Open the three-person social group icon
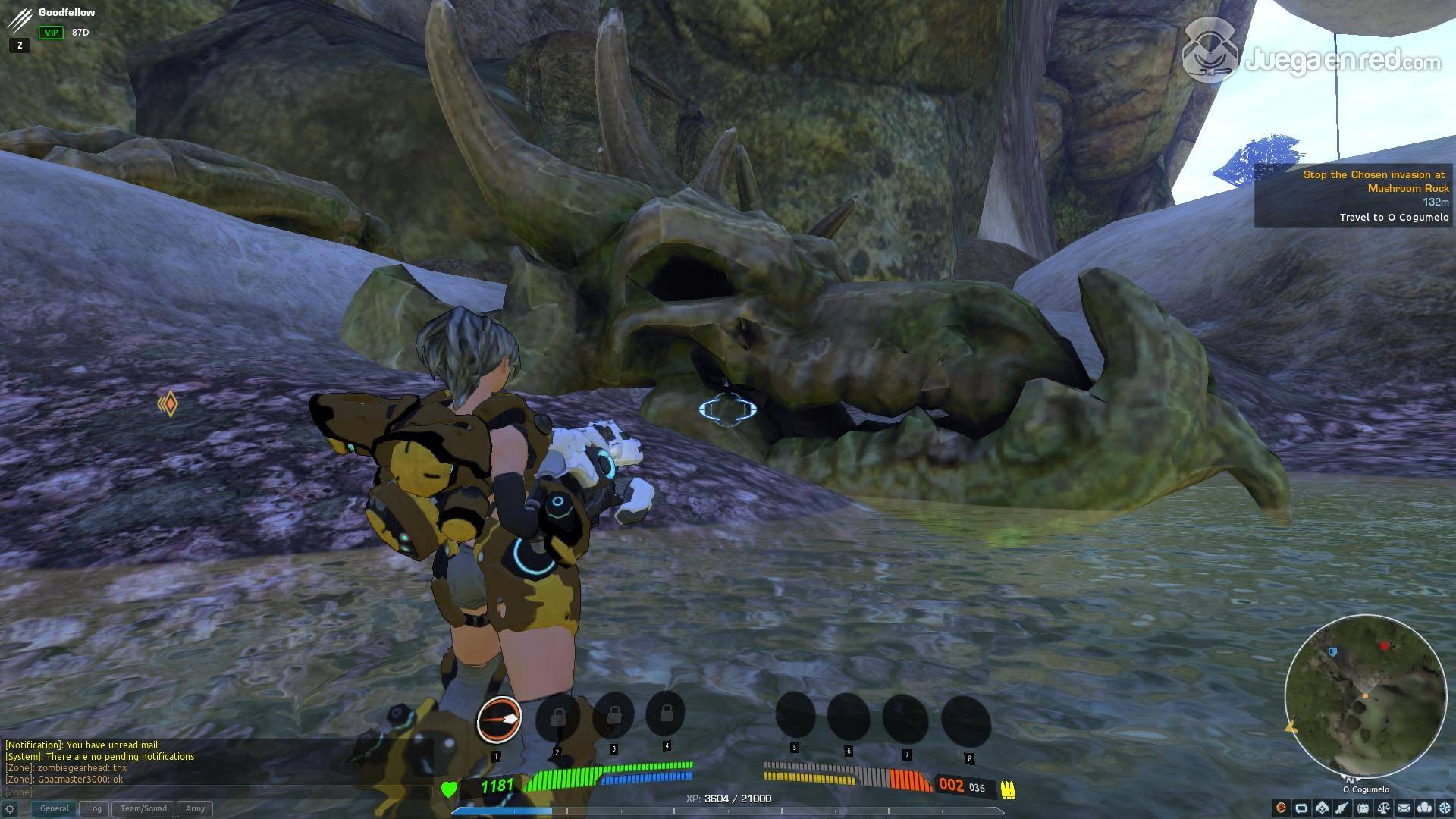Viewport: 1456px width, 819px height. [x=1424, y=808]
